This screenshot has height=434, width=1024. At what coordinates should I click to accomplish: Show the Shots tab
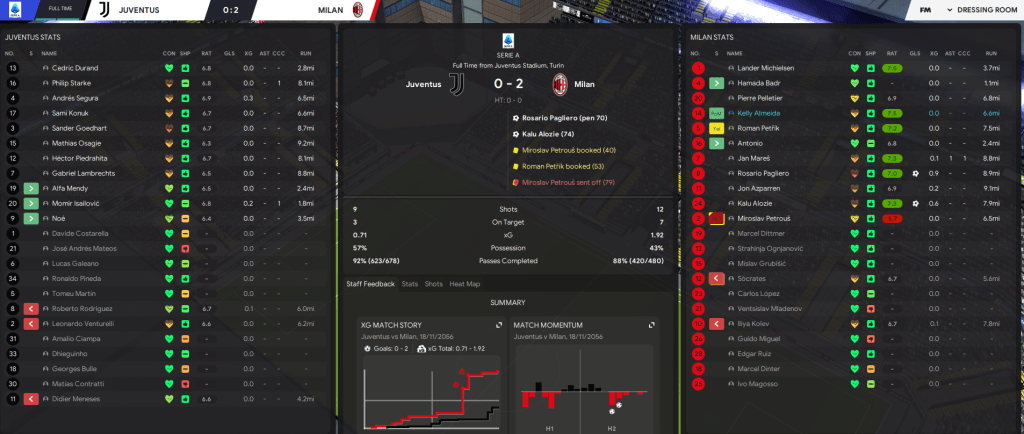434,284
